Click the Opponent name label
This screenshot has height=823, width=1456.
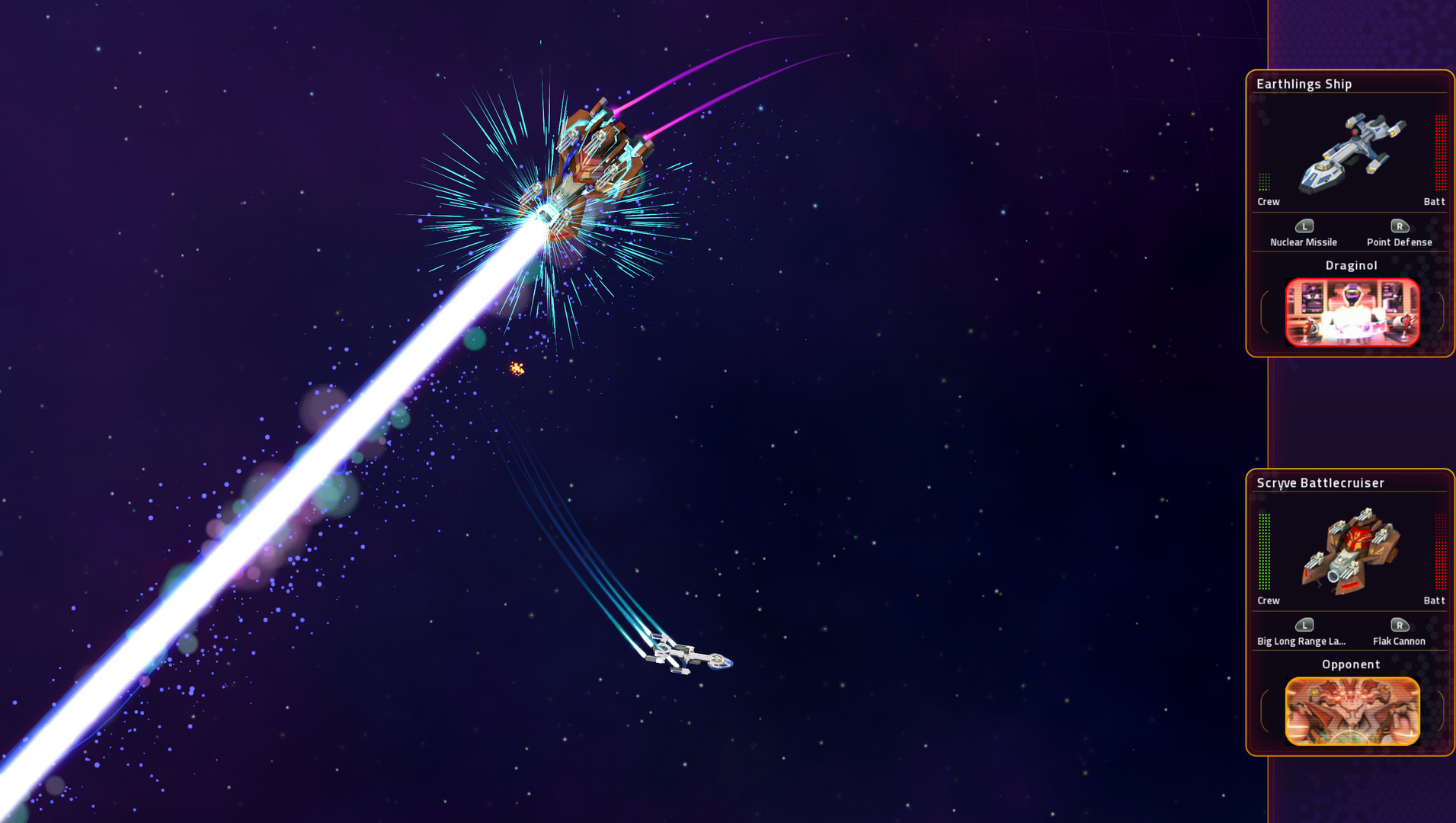1351,664
